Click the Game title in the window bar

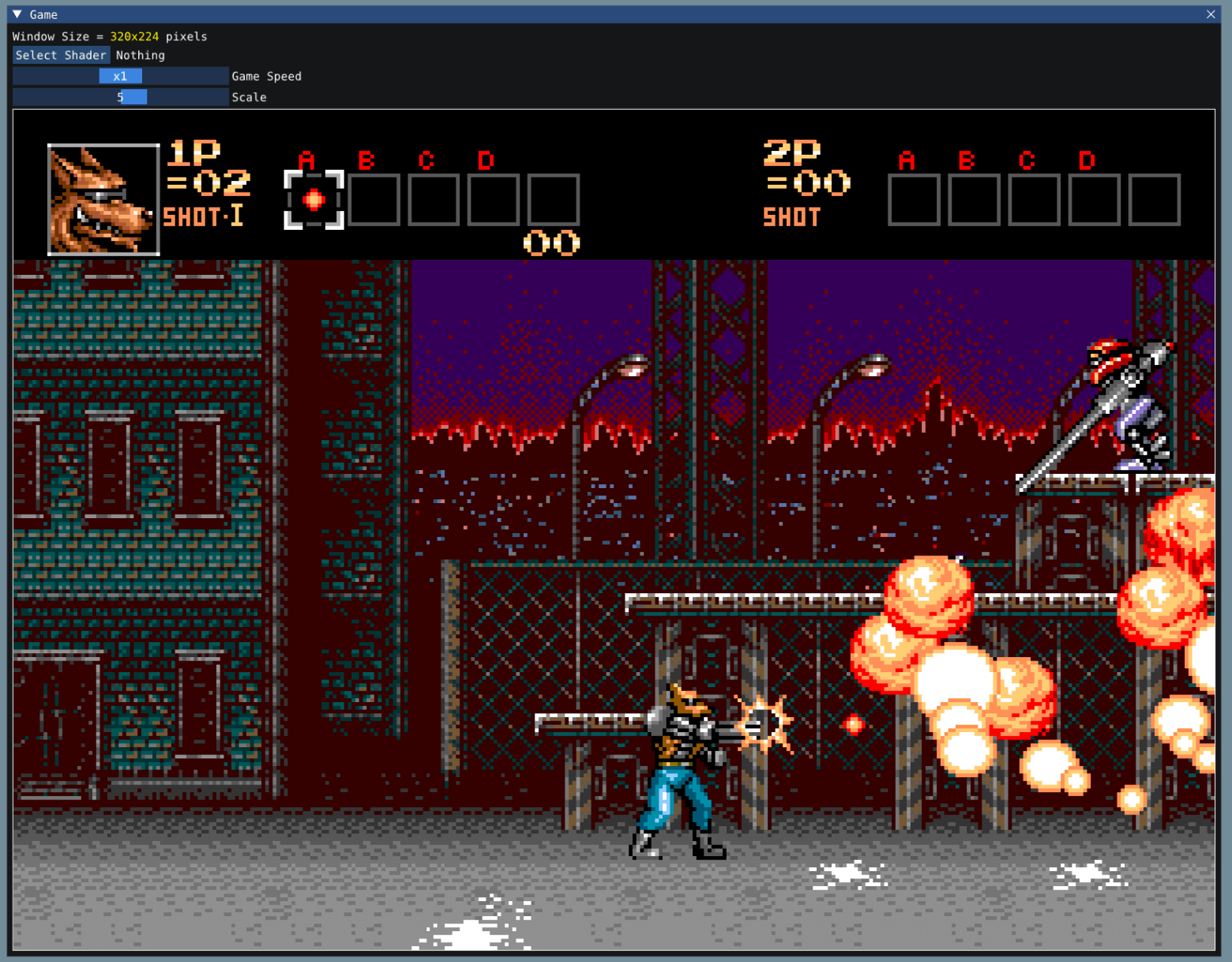click(43, 14)
